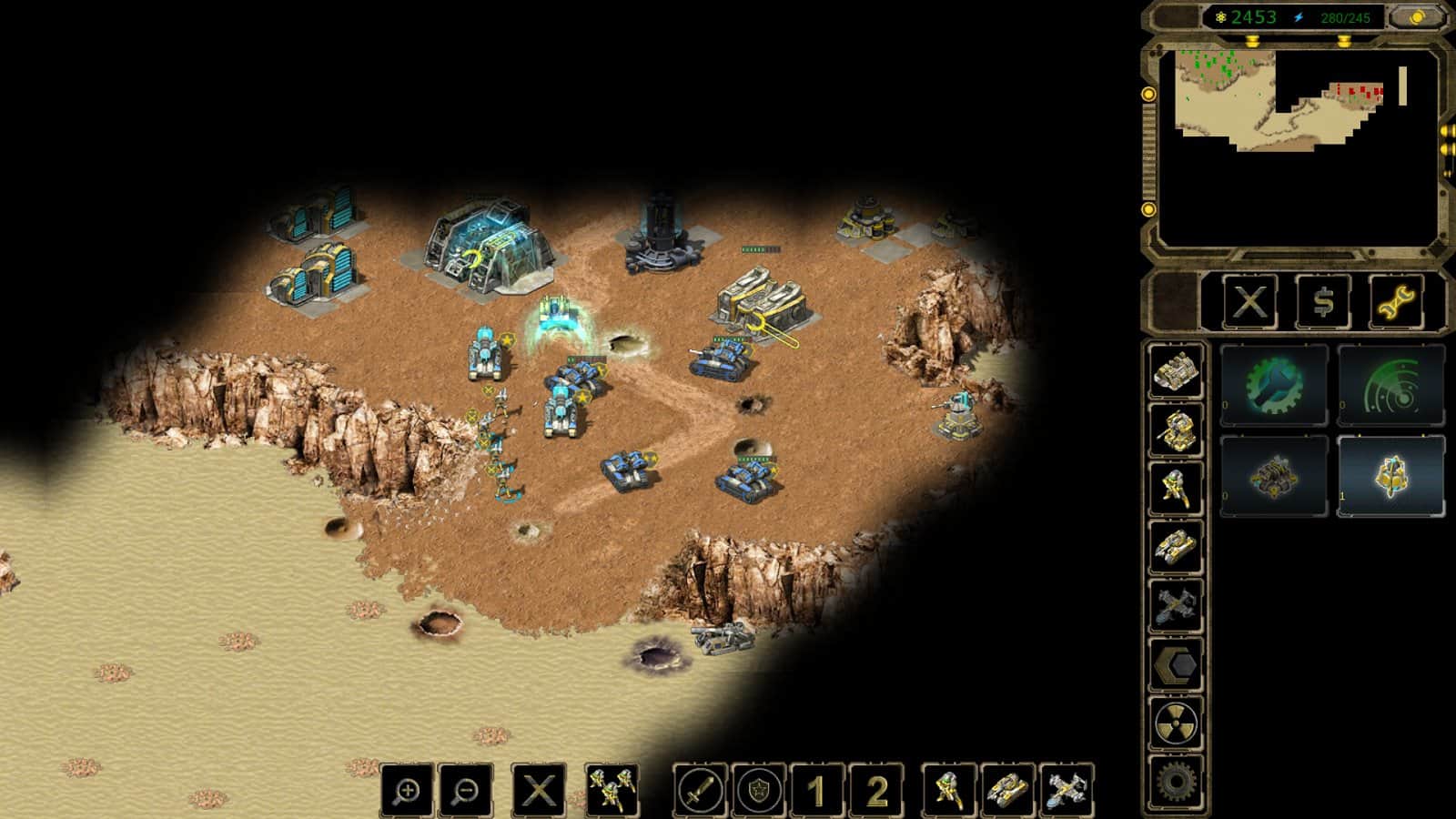Switch to the tank vehicle production tab in sidebar

[1176, 548]
